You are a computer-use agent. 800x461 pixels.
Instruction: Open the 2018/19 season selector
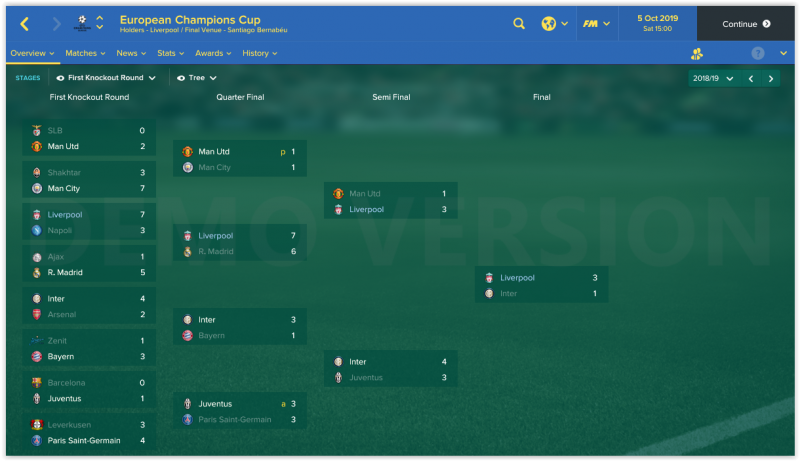pos(713,78)
